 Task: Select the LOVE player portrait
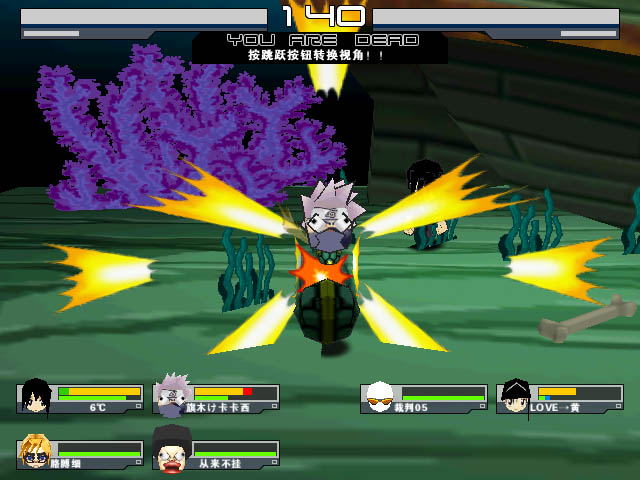pos(515,397)
